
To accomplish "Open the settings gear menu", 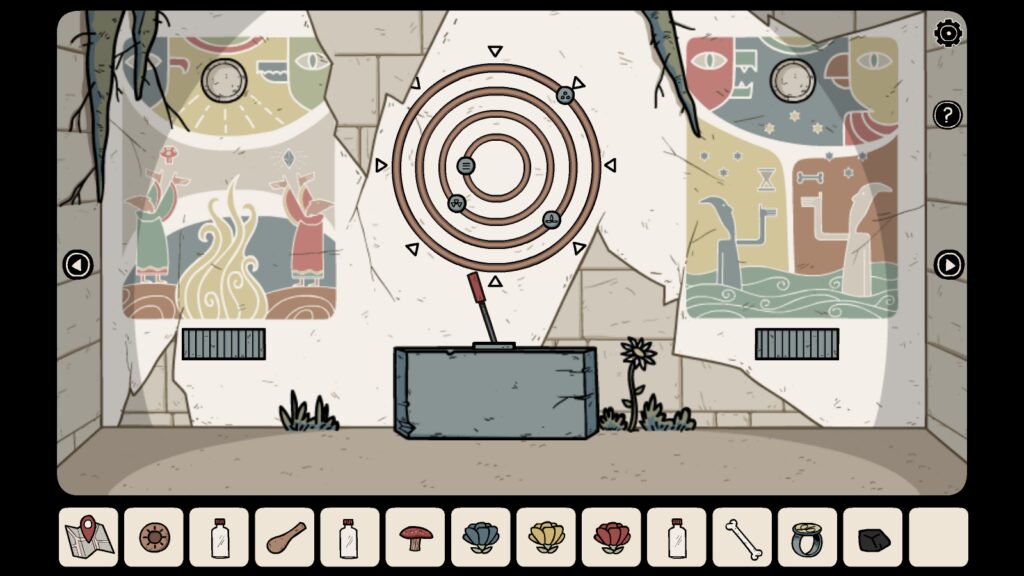I will click(947, 34).
